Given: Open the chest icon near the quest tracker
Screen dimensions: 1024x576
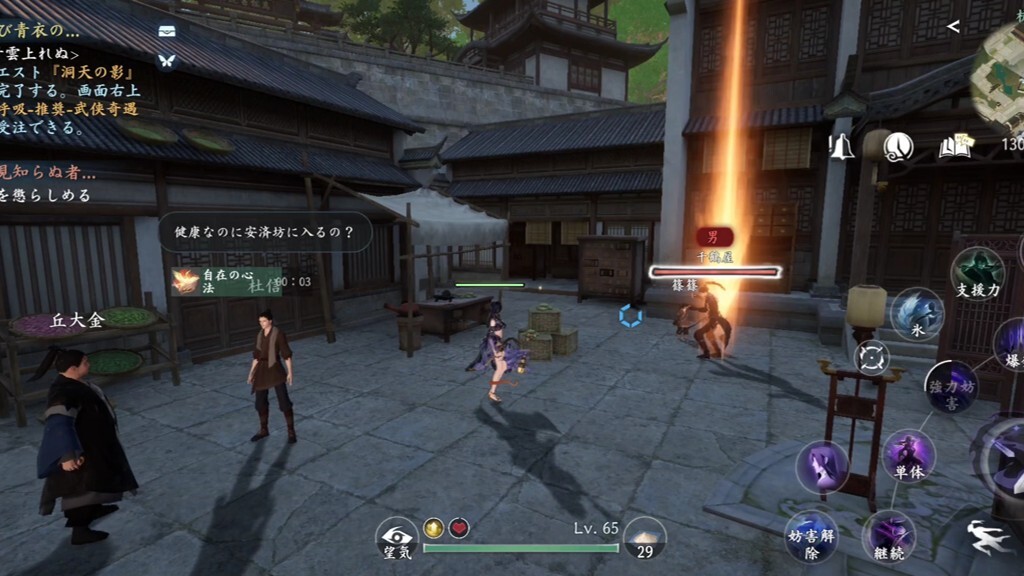Looking at the screenshot, I should [x=167, y=32].
